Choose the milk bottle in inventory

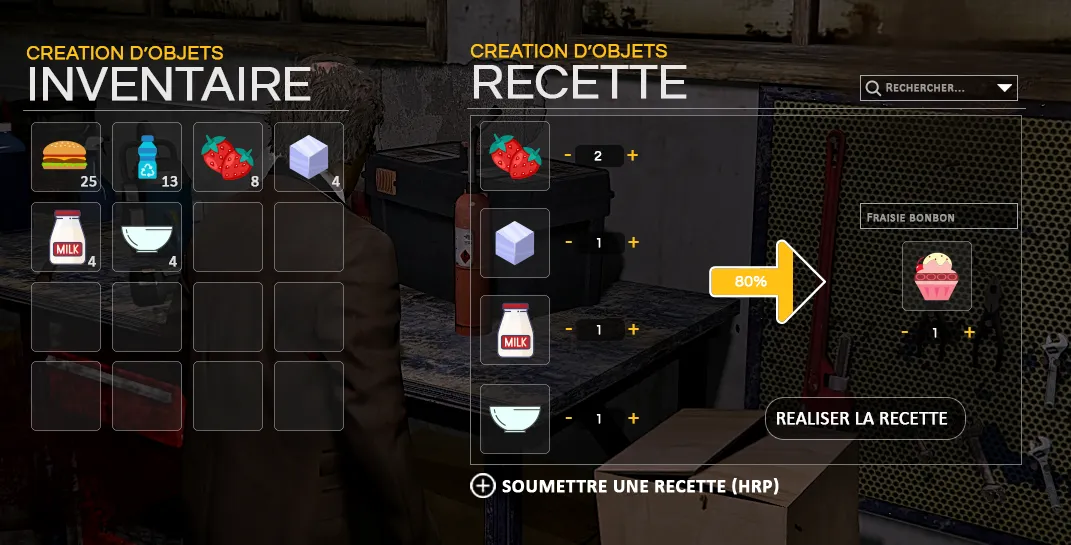click(66, 237)
